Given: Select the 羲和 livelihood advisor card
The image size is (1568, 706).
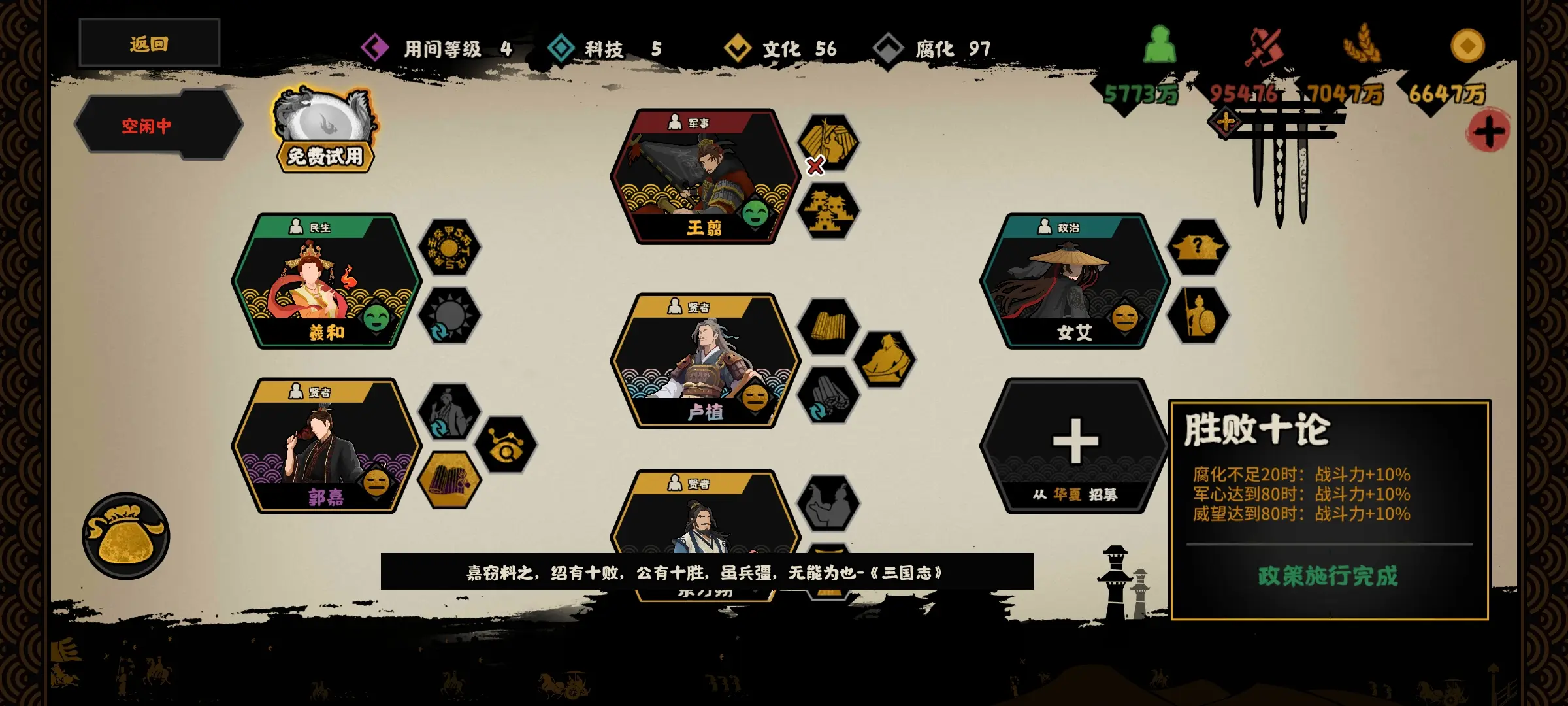Looking at the screenshot, I should 326,281.
